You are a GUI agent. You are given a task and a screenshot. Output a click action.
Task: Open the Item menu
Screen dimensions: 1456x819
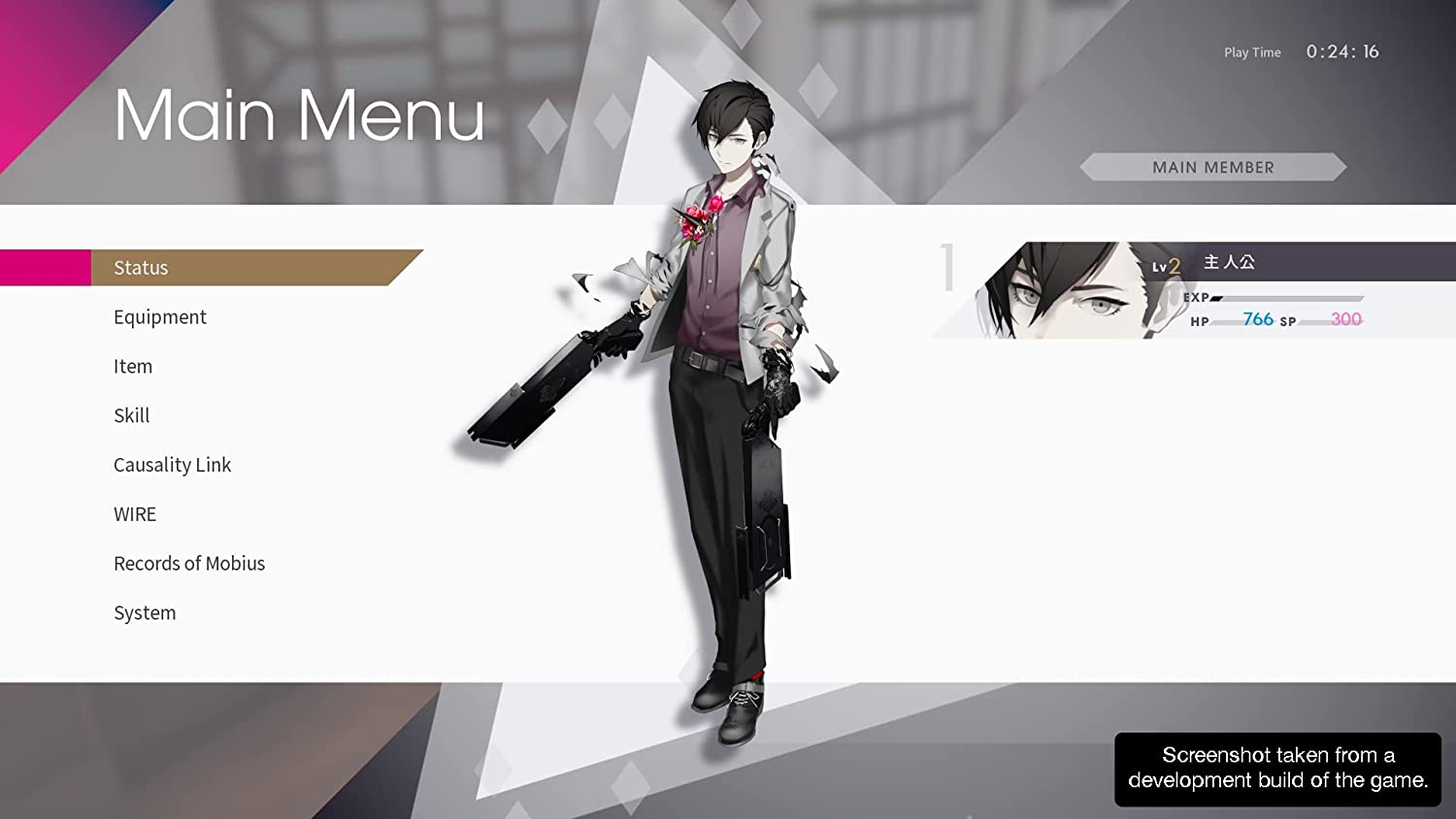[x=133, y=366]
